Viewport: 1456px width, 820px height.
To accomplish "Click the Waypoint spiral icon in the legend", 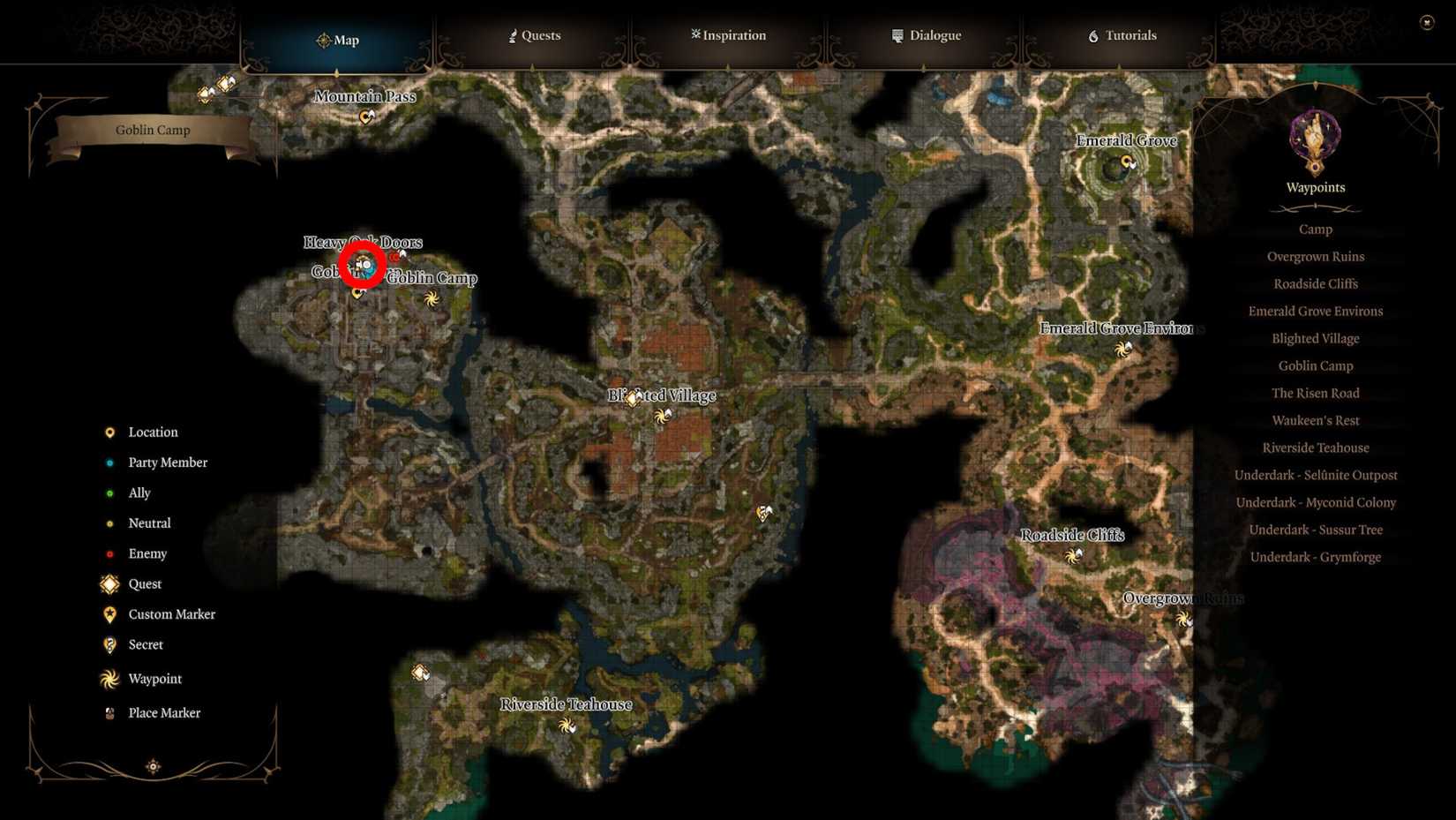I will click(x=109, y=679).
